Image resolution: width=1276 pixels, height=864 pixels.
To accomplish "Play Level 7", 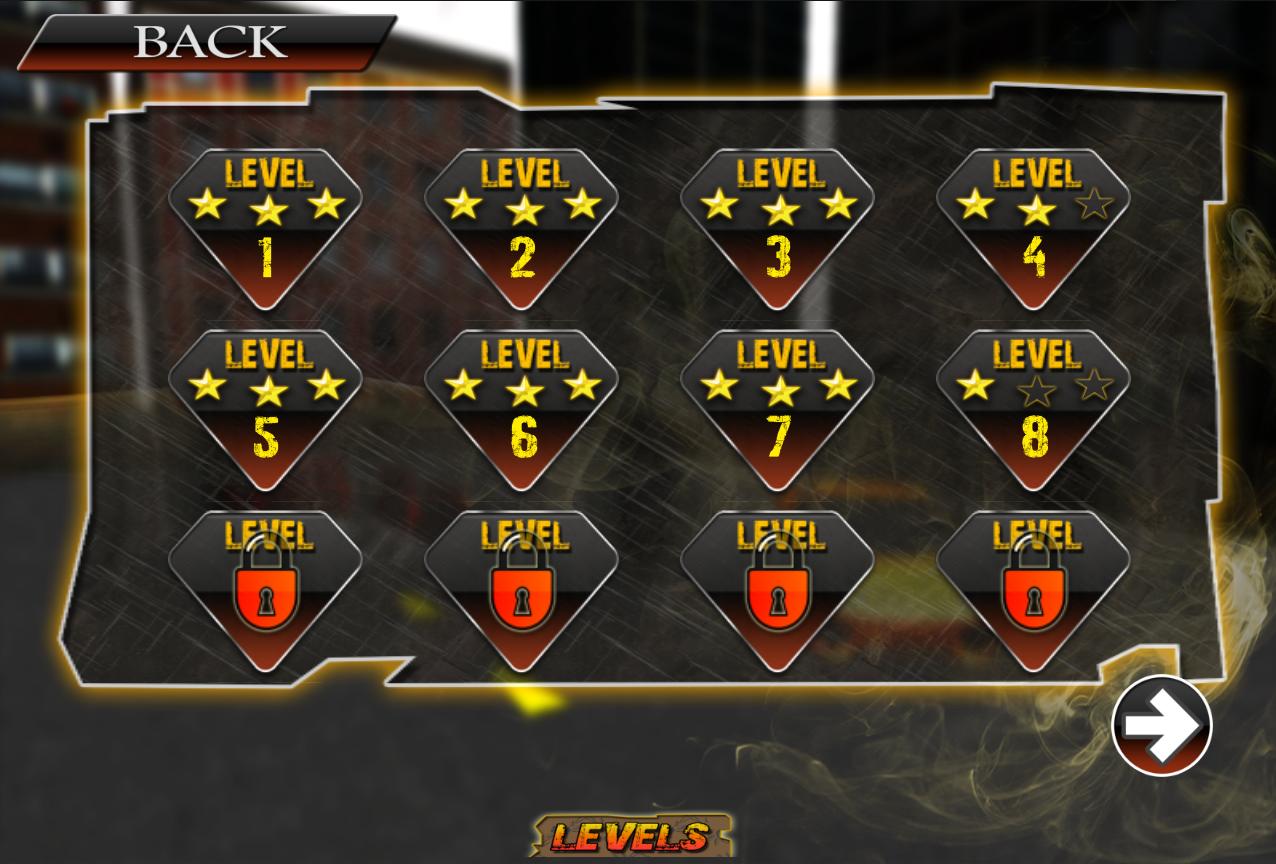I will [777, 407].
